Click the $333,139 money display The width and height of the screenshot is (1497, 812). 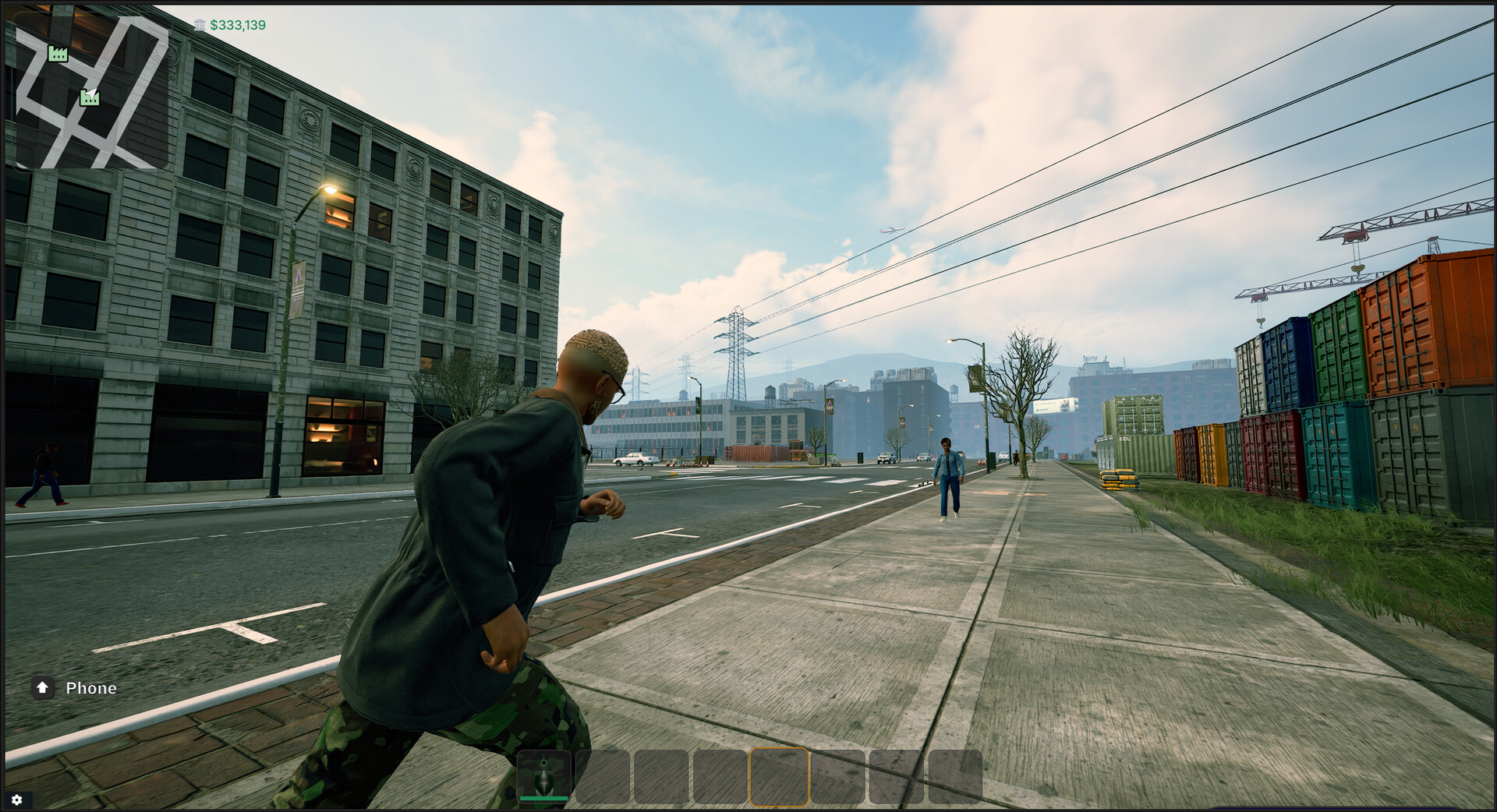236,24
